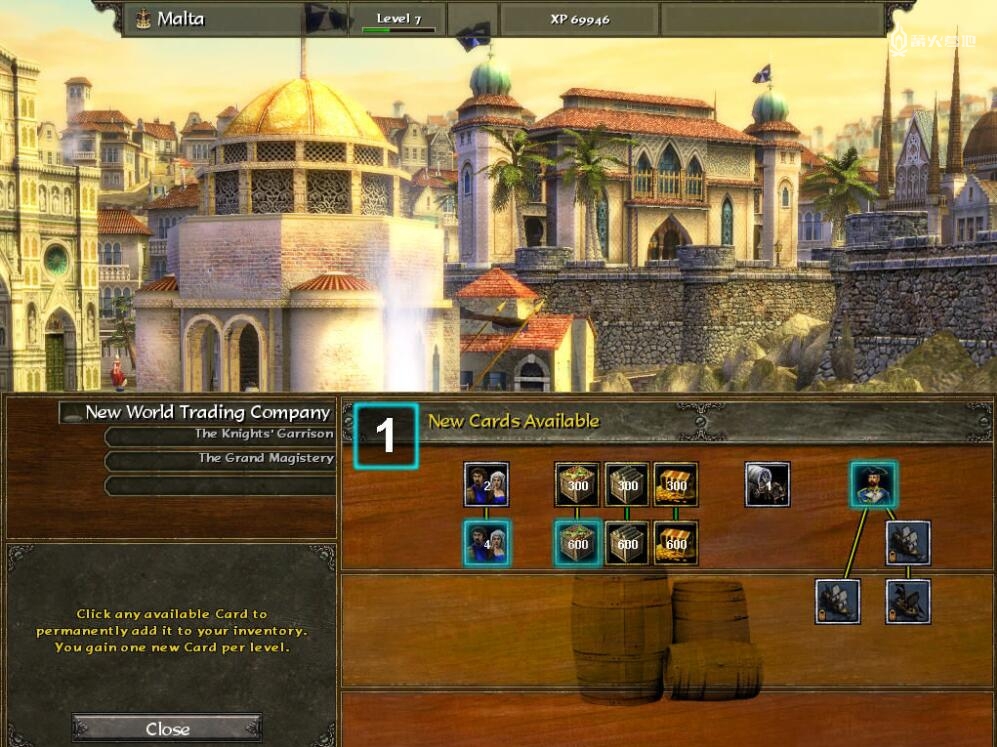
Task: Select the covered wagon card
Action: 767,485
